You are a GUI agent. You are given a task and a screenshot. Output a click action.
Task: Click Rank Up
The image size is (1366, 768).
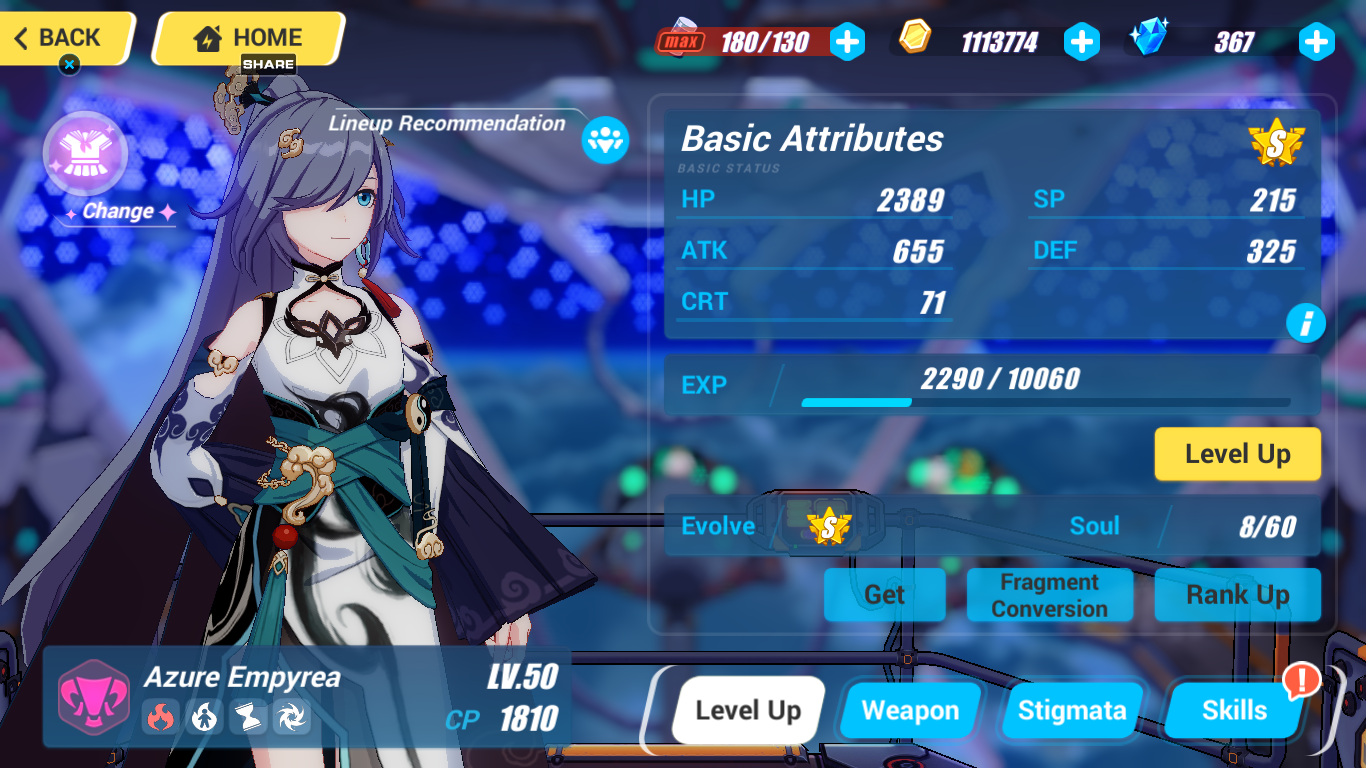coord(1237,594)
